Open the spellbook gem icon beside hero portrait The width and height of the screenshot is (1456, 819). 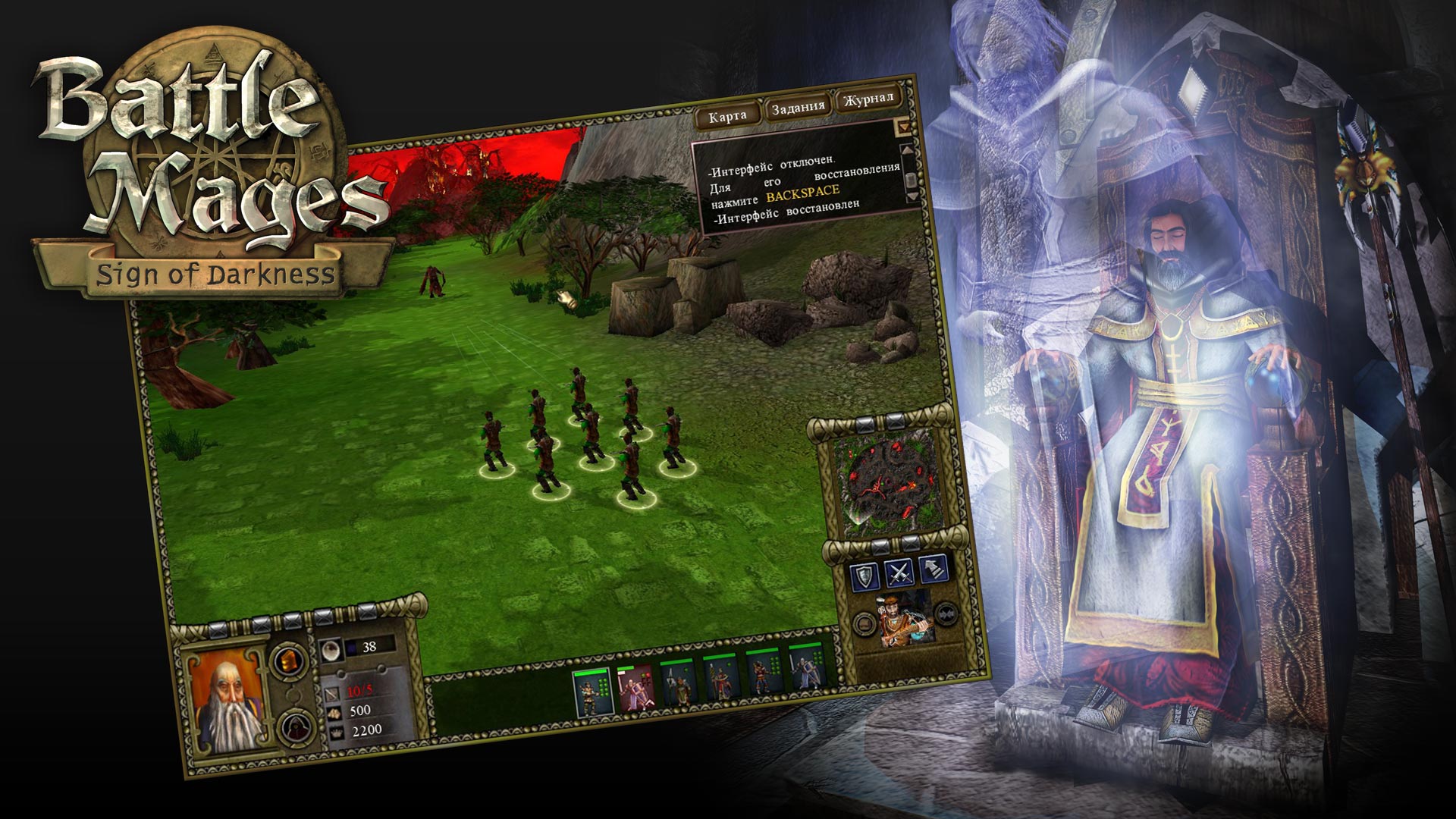click(289, 661)
